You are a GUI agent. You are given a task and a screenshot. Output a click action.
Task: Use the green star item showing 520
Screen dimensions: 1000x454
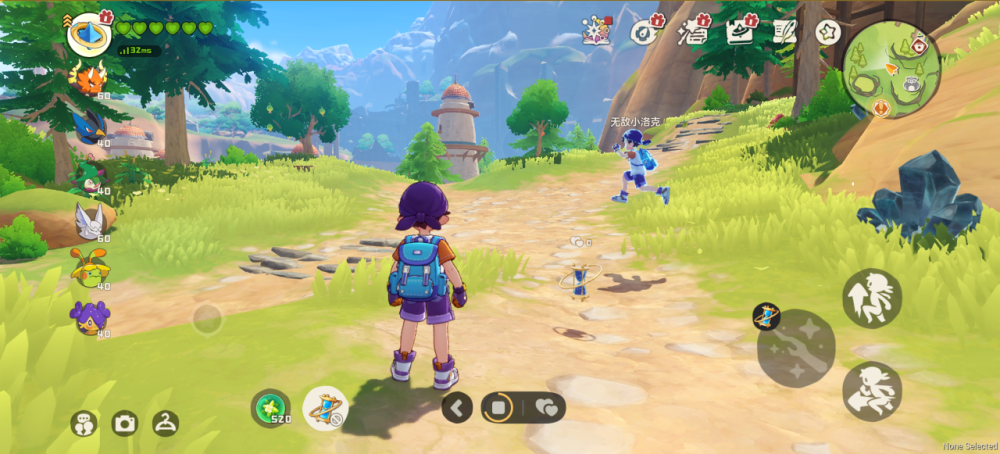[x=270, y=407]
